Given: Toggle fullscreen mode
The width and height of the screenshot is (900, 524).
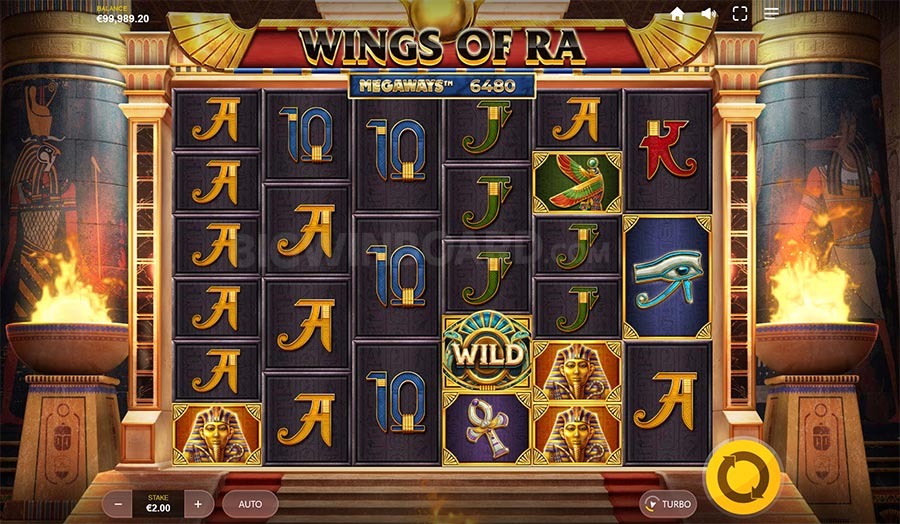Looking at the screenshot, I should click(740, 14).
